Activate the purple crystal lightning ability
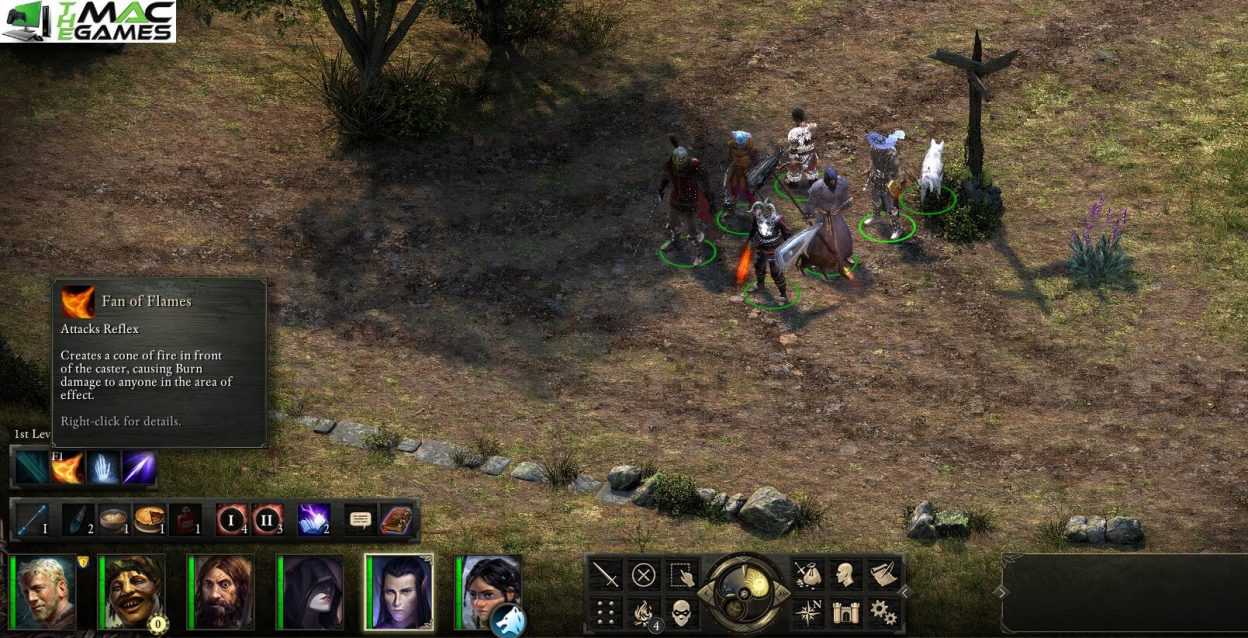 [313, 520]
